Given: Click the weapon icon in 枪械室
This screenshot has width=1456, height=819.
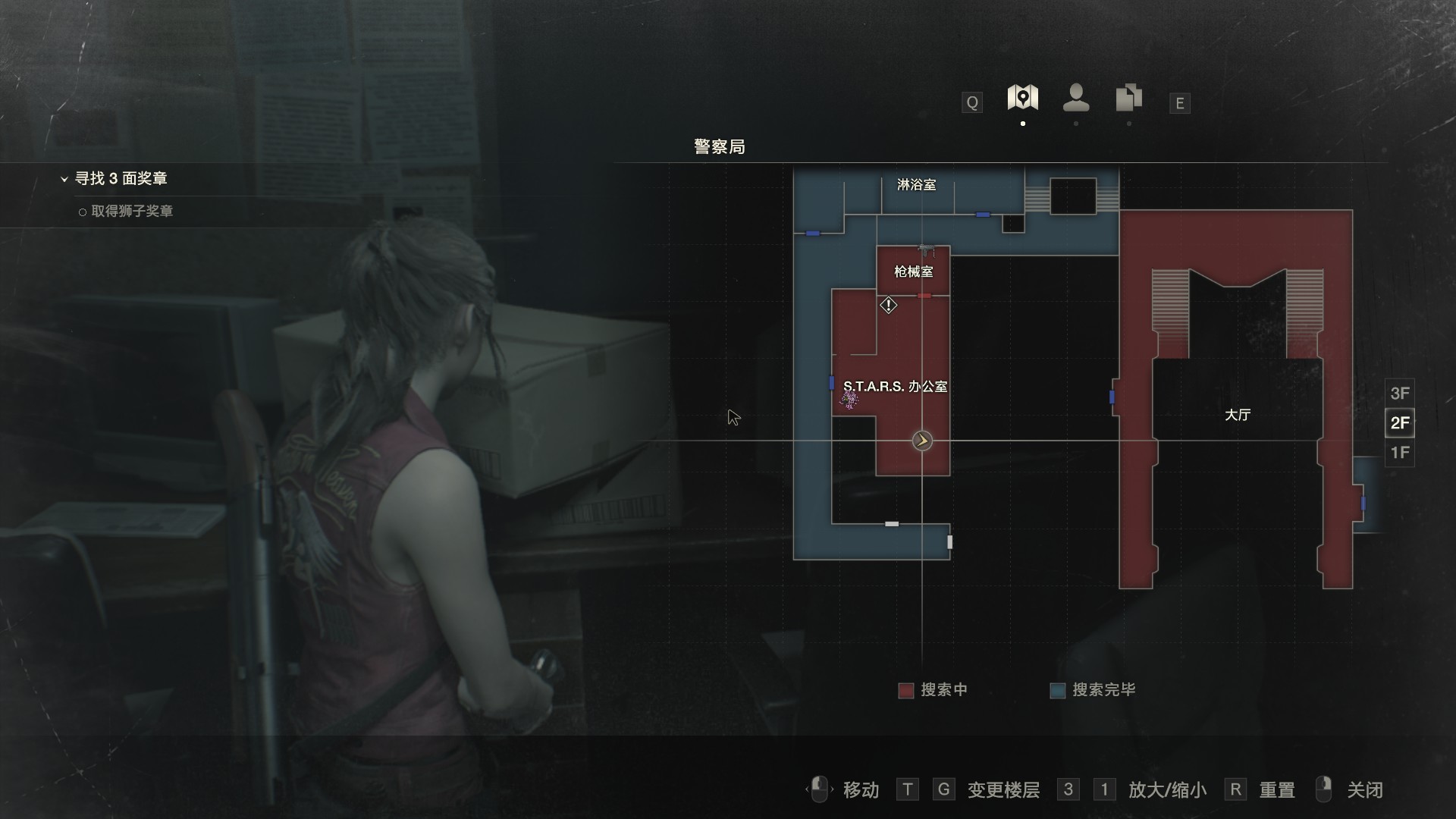Looking at the screenshot, I should (x=926, y=250).
